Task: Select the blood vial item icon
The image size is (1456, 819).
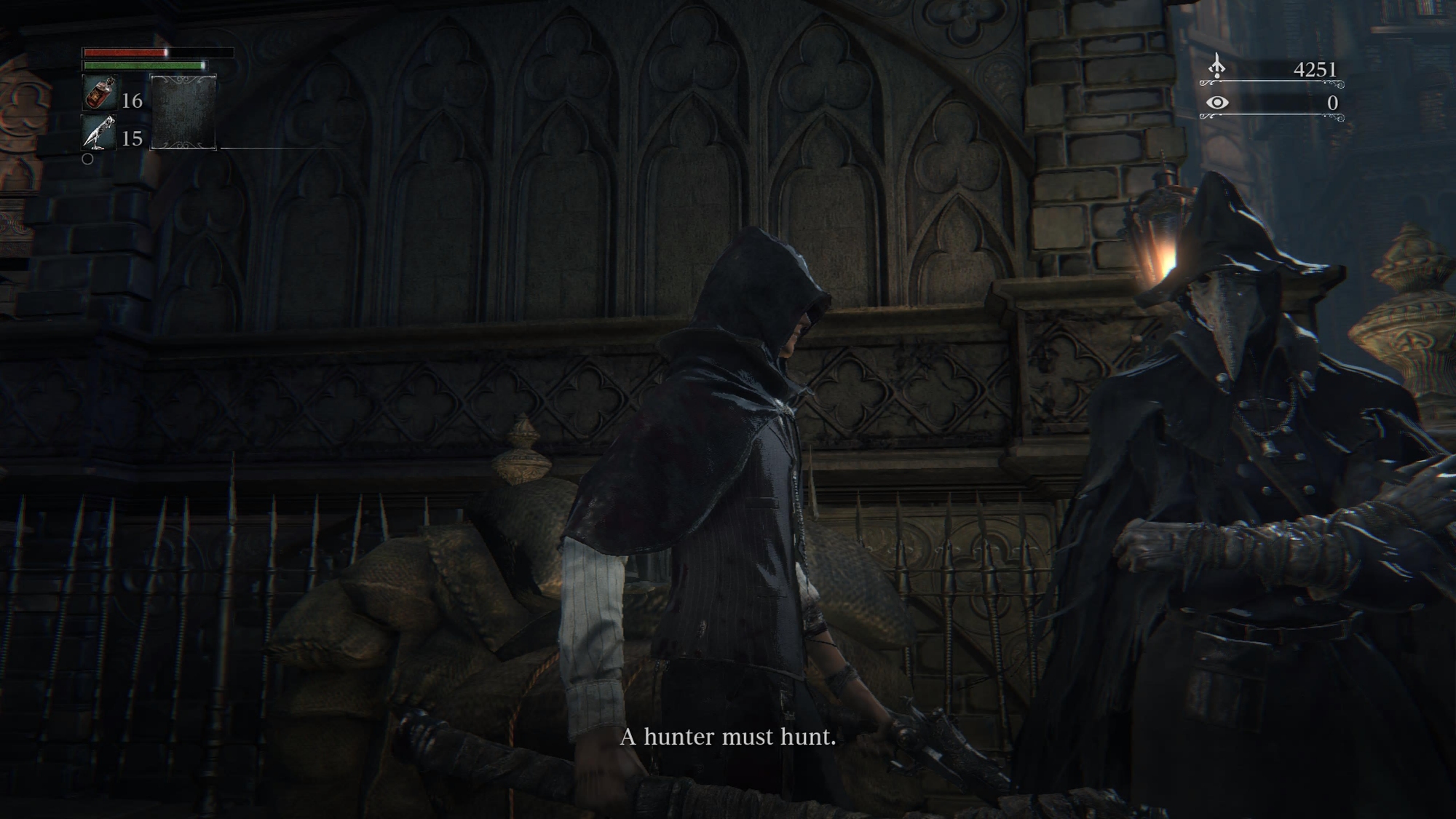Action: [99, 93]
